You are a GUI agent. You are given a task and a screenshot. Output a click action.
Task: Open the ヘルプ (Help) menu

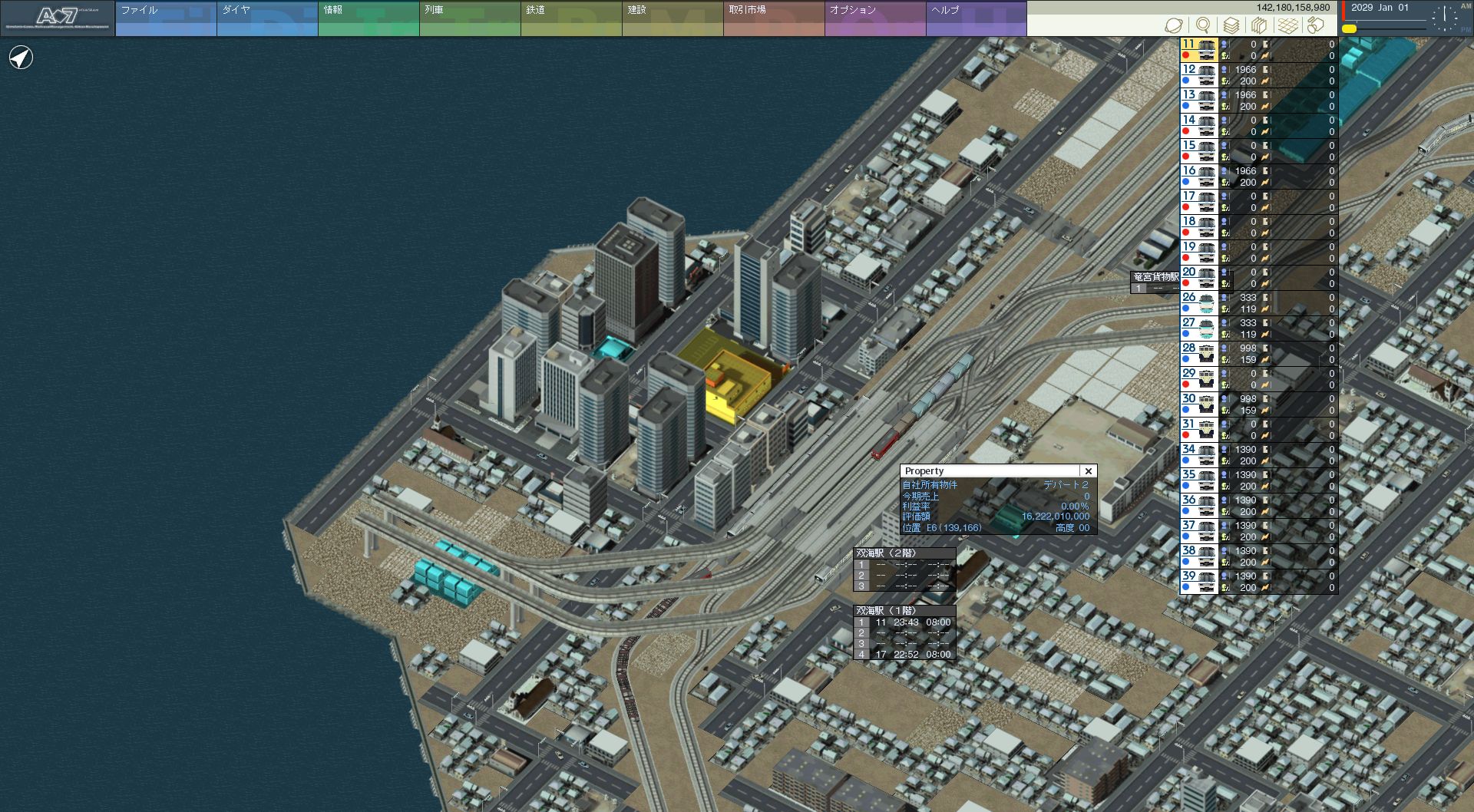click(x=976, y=18)
